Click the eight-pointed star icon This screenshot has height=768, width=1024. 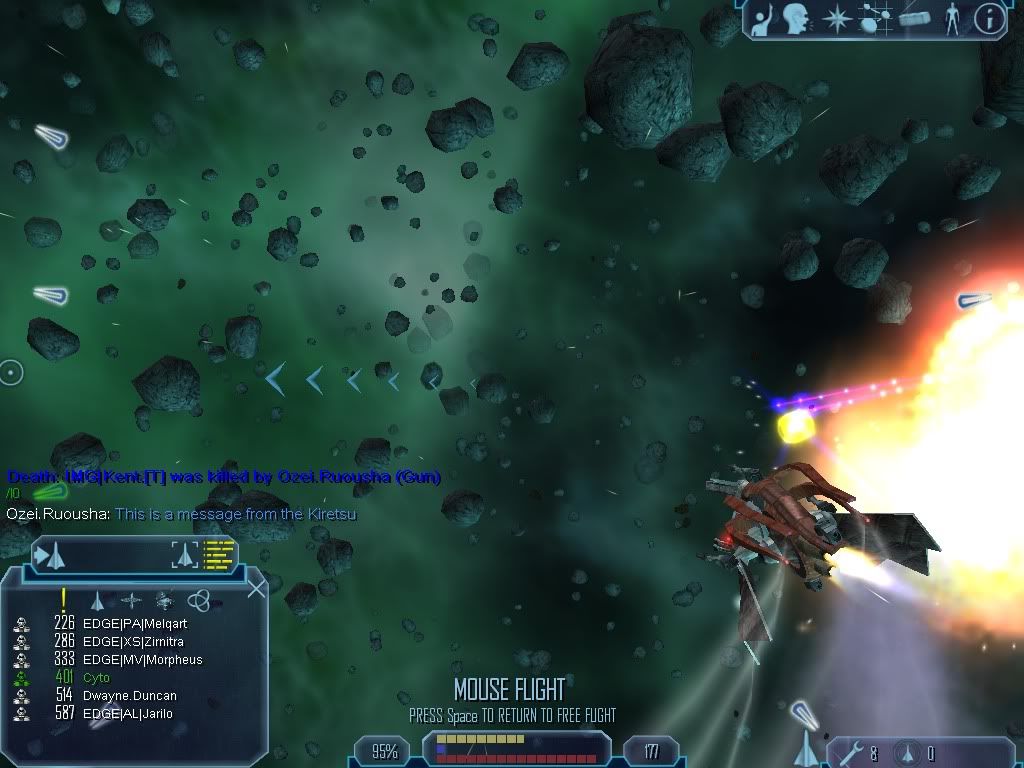click(836, 19)
